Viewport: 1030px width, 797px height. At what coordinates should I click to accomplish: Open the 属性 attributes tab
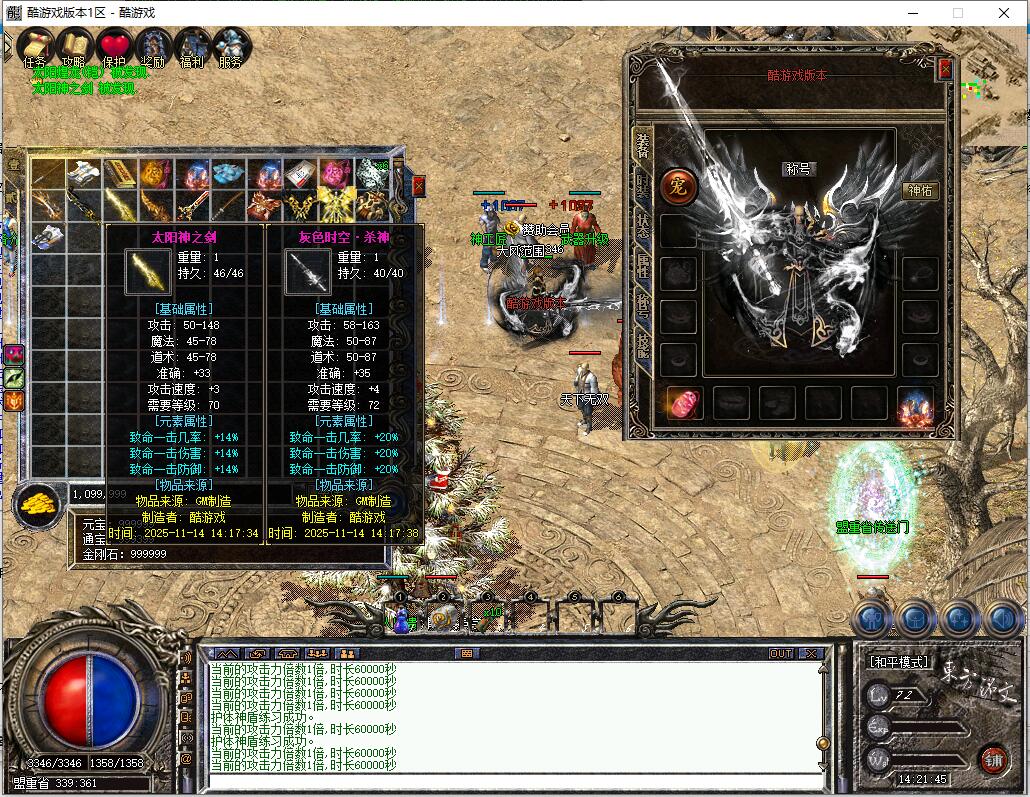[x=642, y=265]
